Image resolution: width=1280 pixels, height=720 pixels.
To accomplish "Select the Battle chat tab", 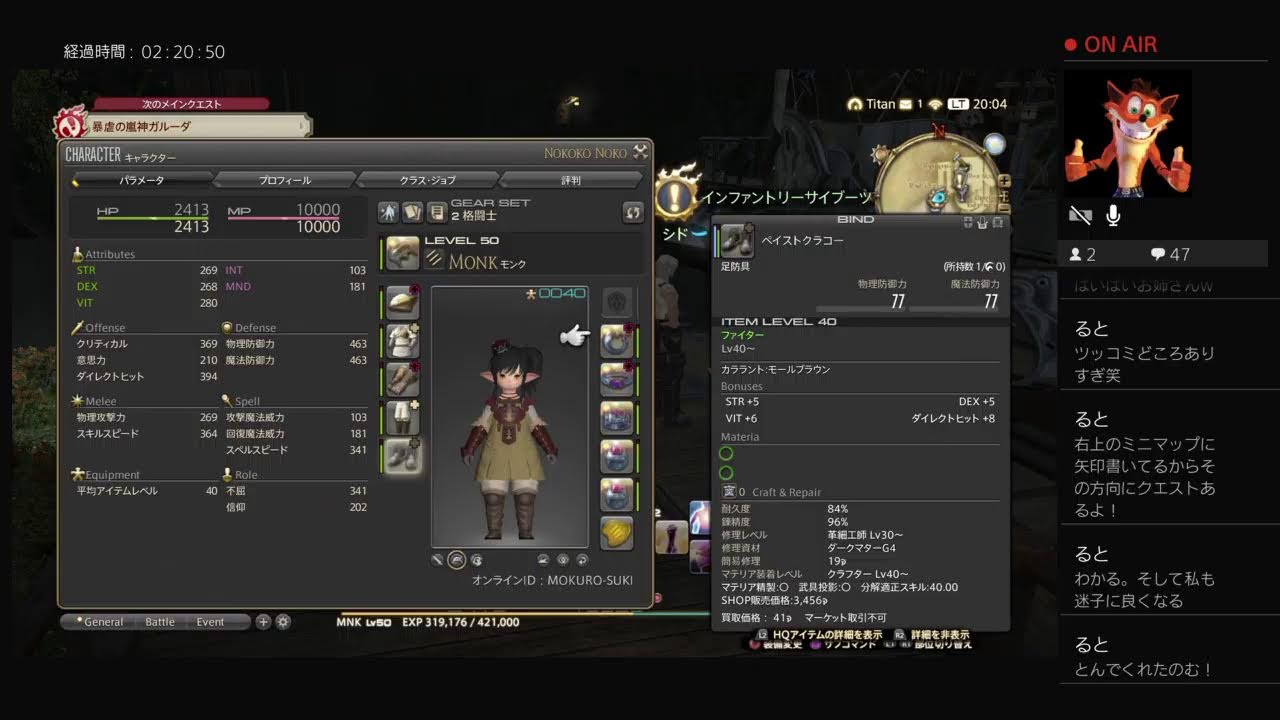I will (x=160, y=622).
